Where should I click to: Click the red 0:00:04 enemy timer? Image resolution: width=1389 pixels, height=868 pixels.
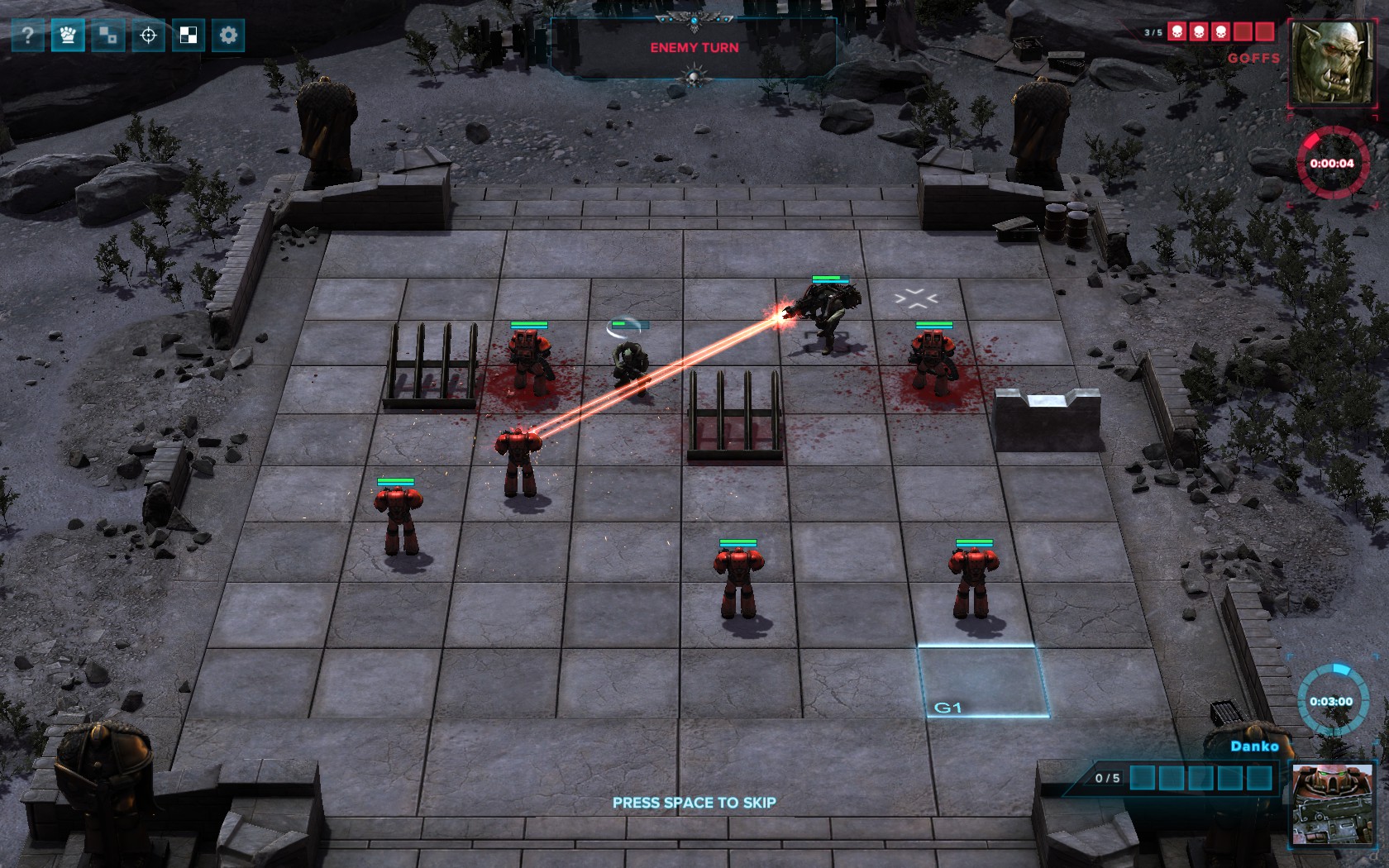(1332, 163)
